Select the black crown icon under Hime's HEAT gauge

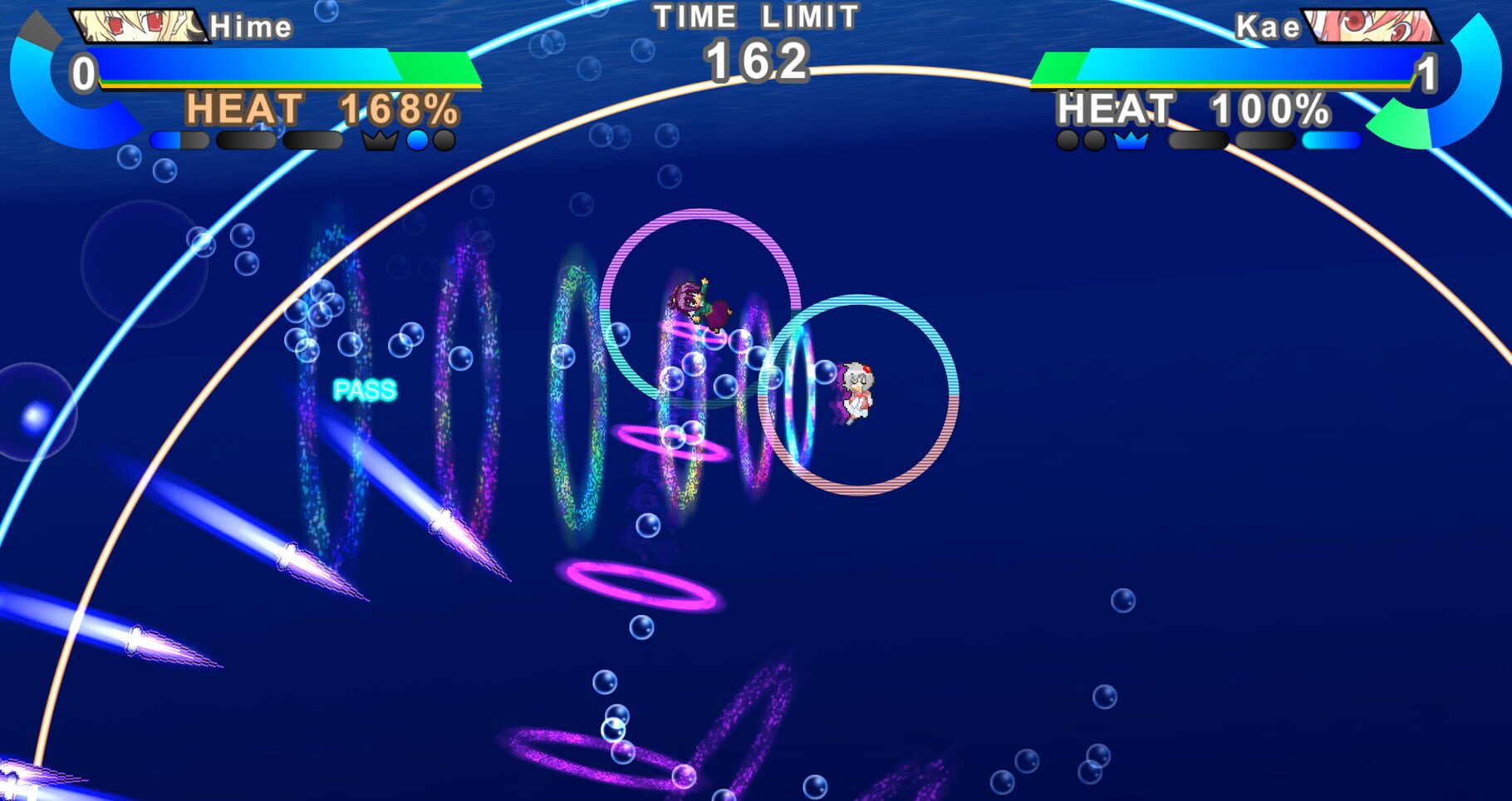(x=378, y=141)
